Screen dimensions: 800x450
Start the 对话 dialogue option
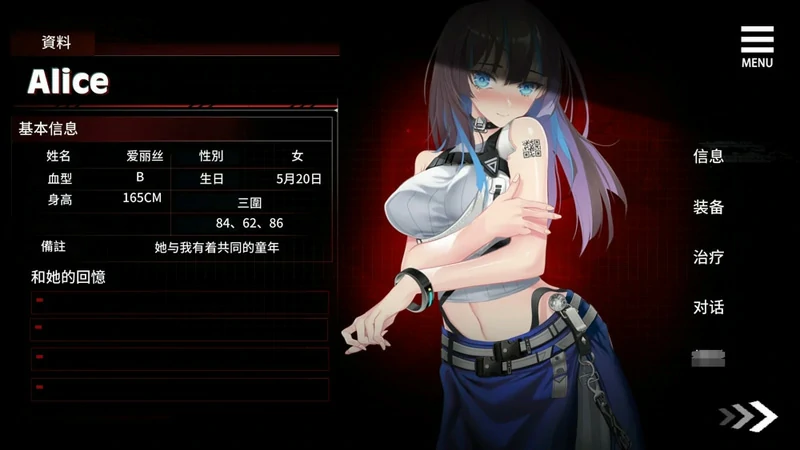[x=708, y=307]
